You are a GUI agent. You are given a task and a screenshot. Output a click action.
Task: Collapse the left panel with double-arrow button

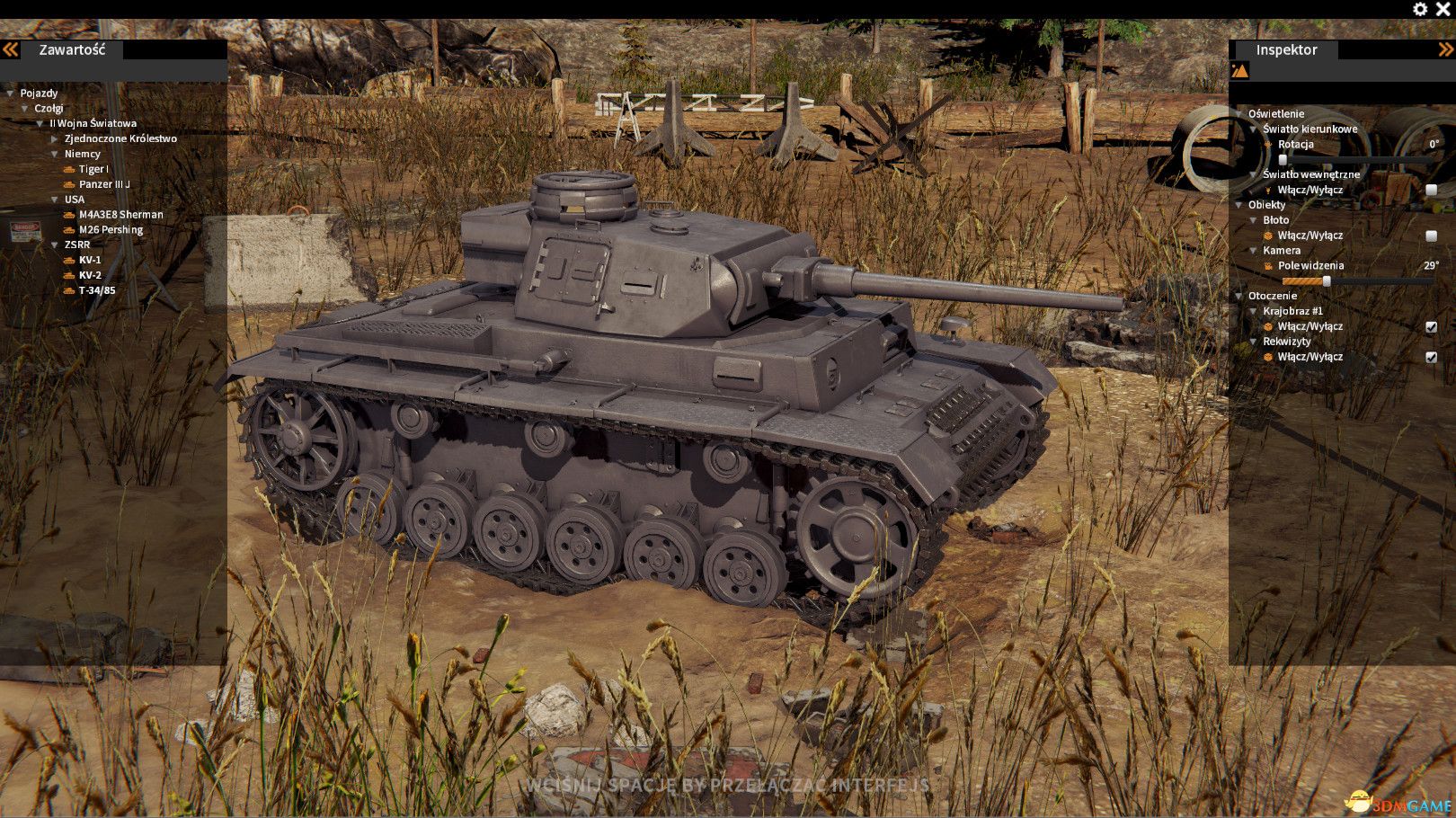[x=12, y=49]
